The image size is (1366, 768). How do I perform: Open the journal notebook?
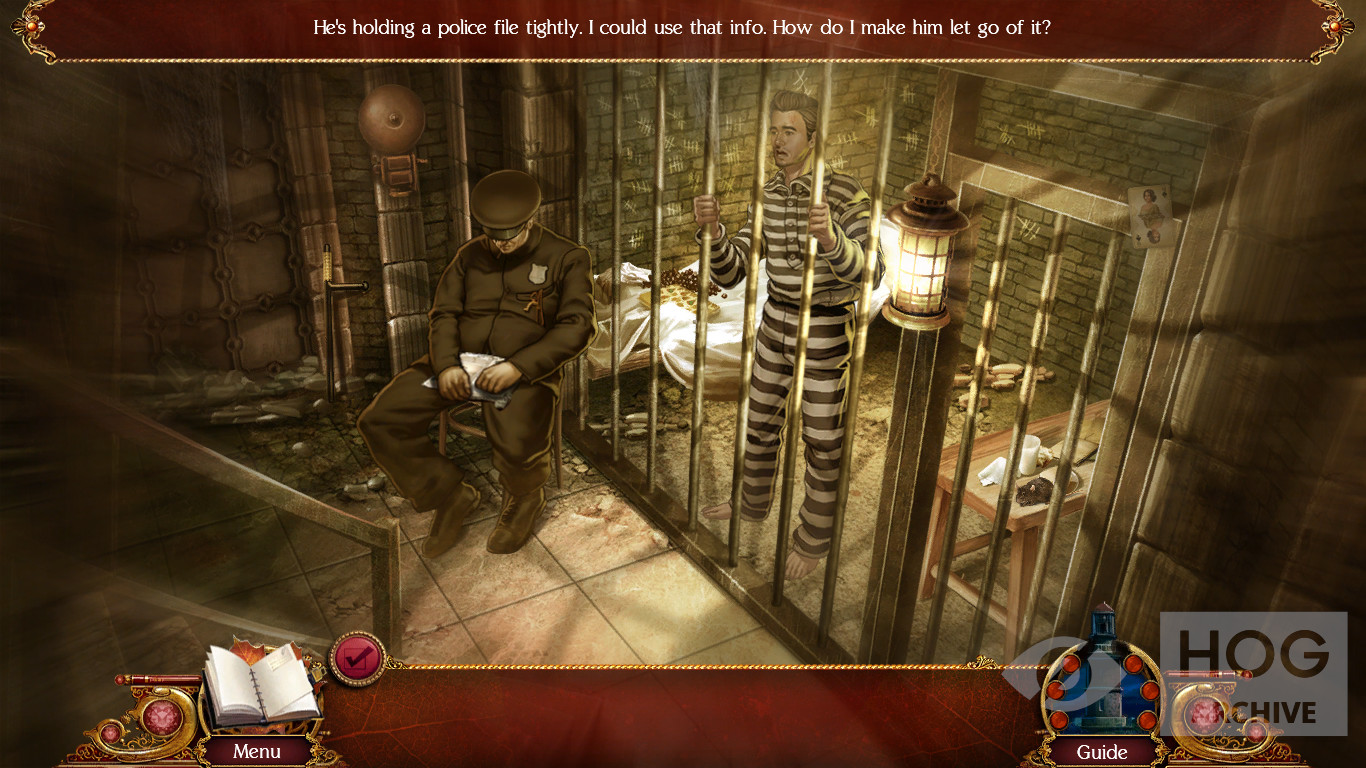click(x=260, y=688)
